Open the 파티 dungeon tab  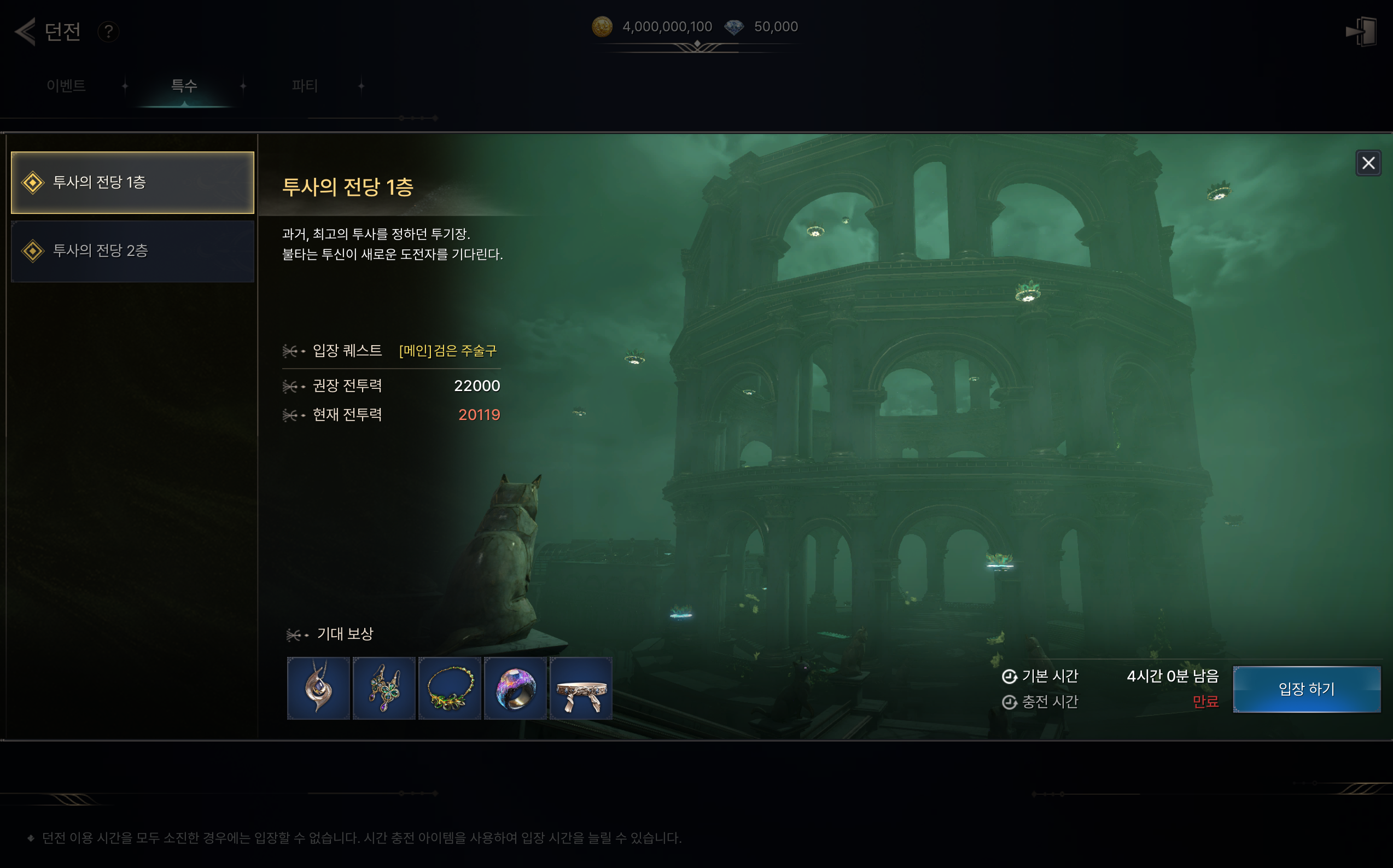(304, 85)
